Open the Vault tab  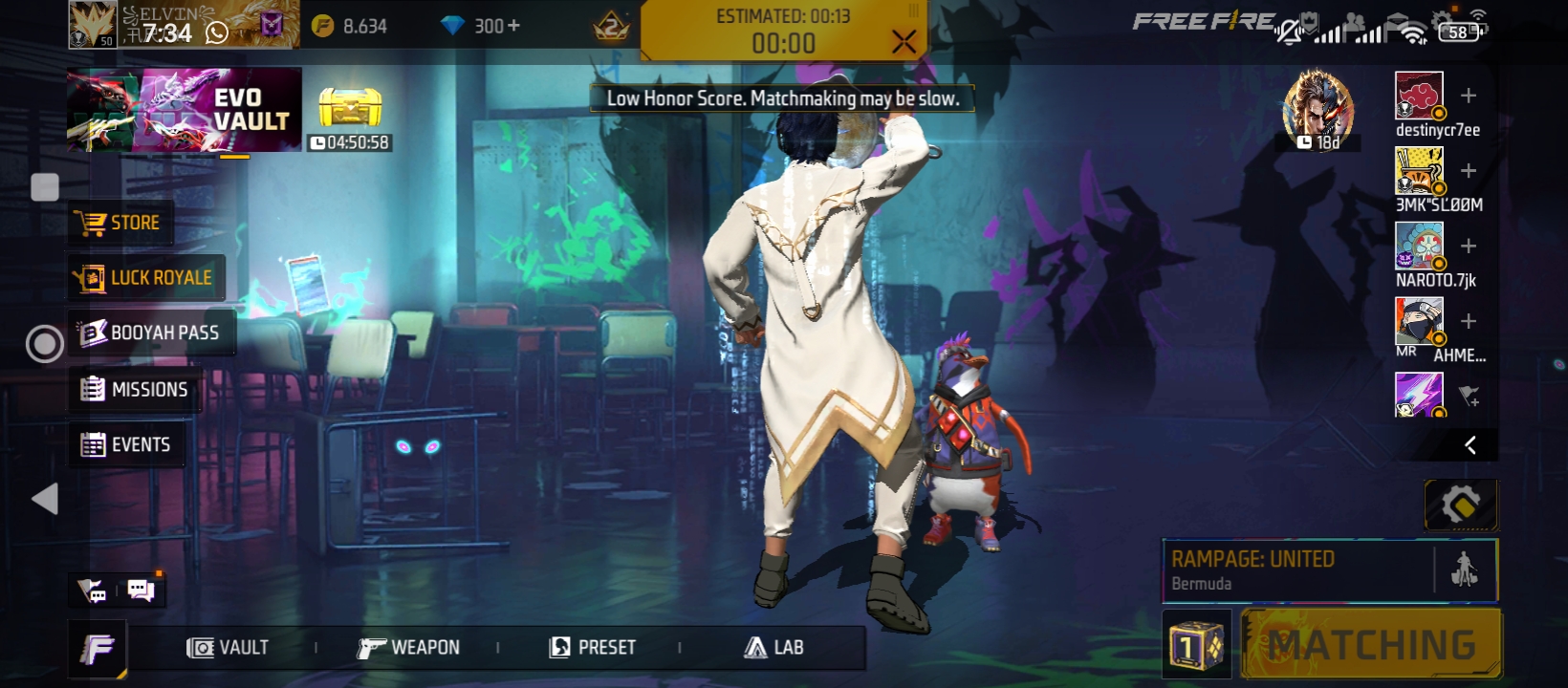tap(228, 648)
